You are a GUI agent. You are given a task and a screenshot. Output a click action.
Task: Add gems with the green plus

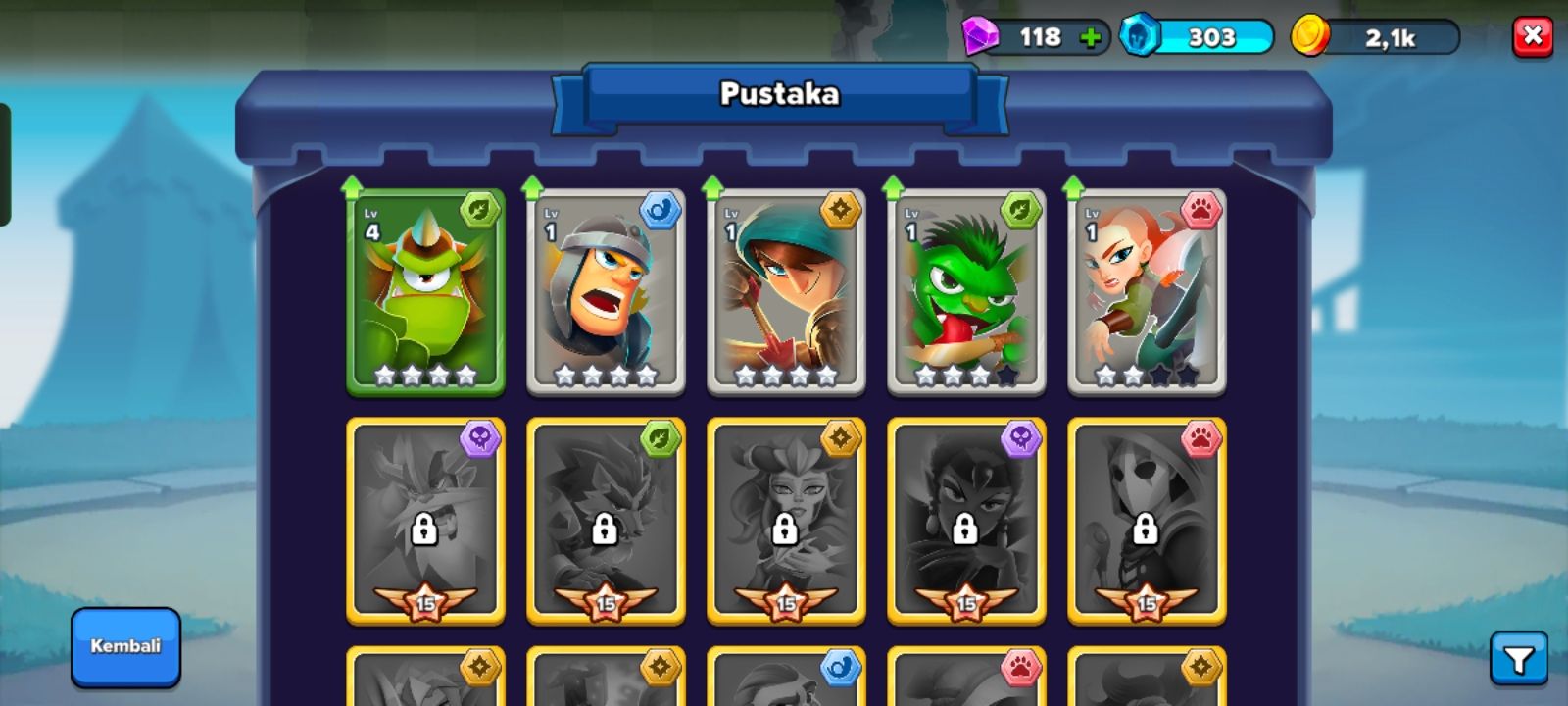(1090, 38)
